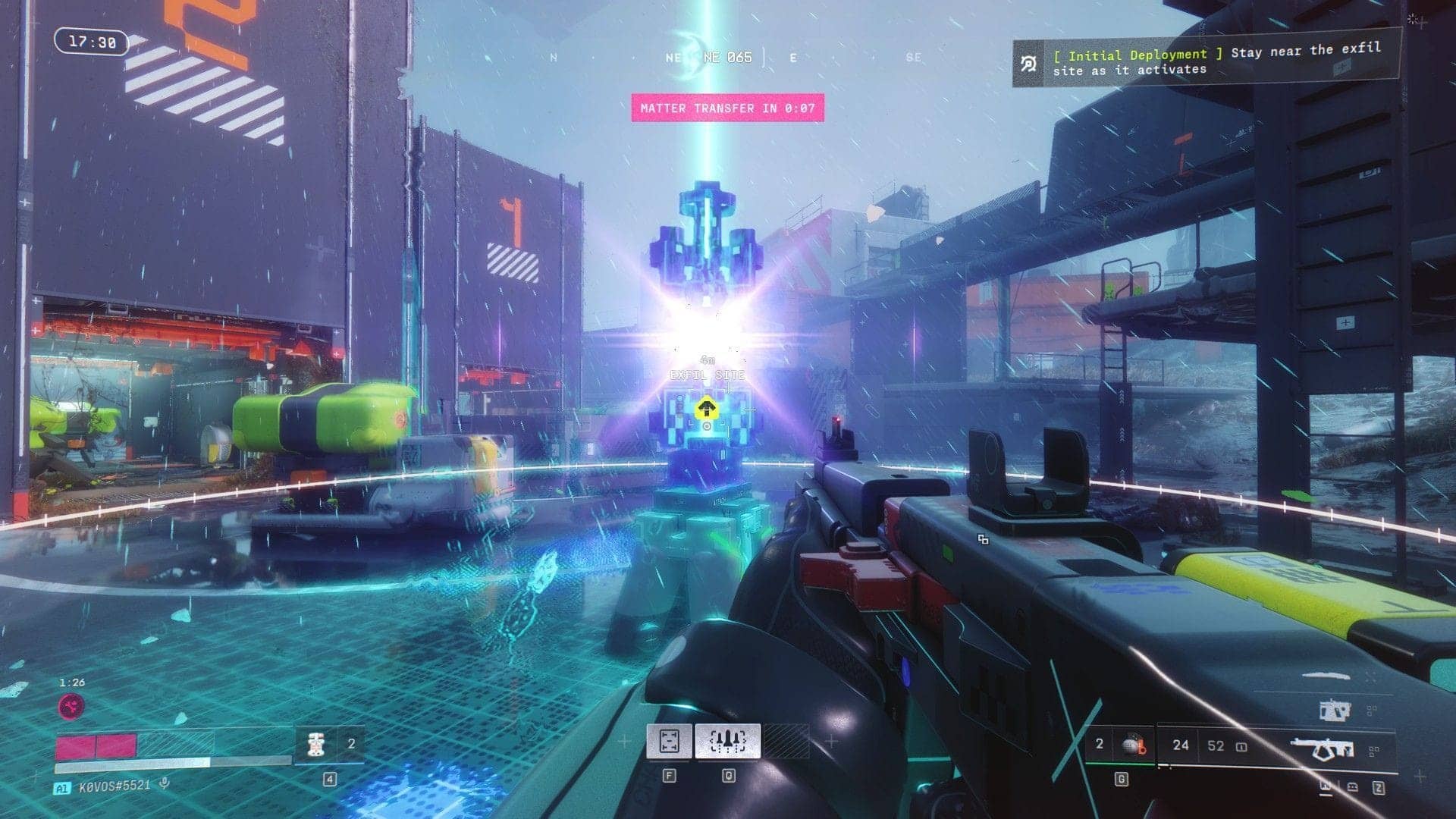Select the equipped rifle weapon icon
Viewport: 1456px width, 819px height.
[1323, 748]
